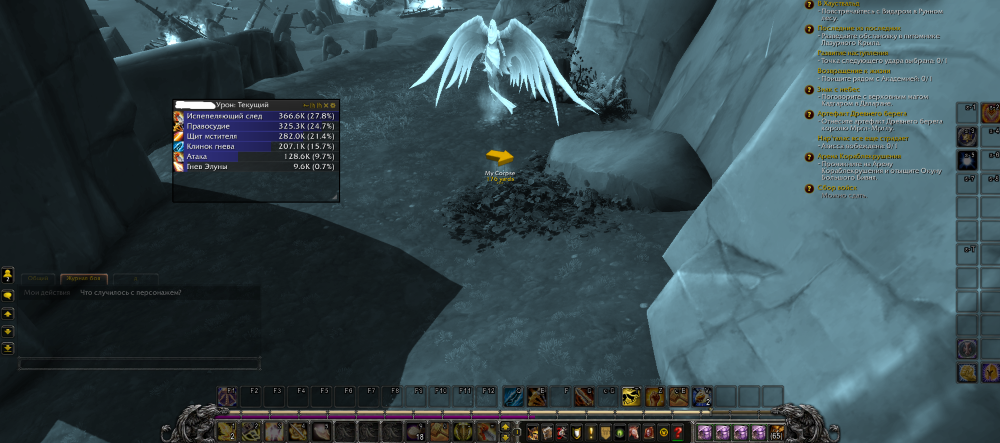Open the "Клинок гнева" damage breakdown row
Viewport: 1000px width, 443px height.
255,146
